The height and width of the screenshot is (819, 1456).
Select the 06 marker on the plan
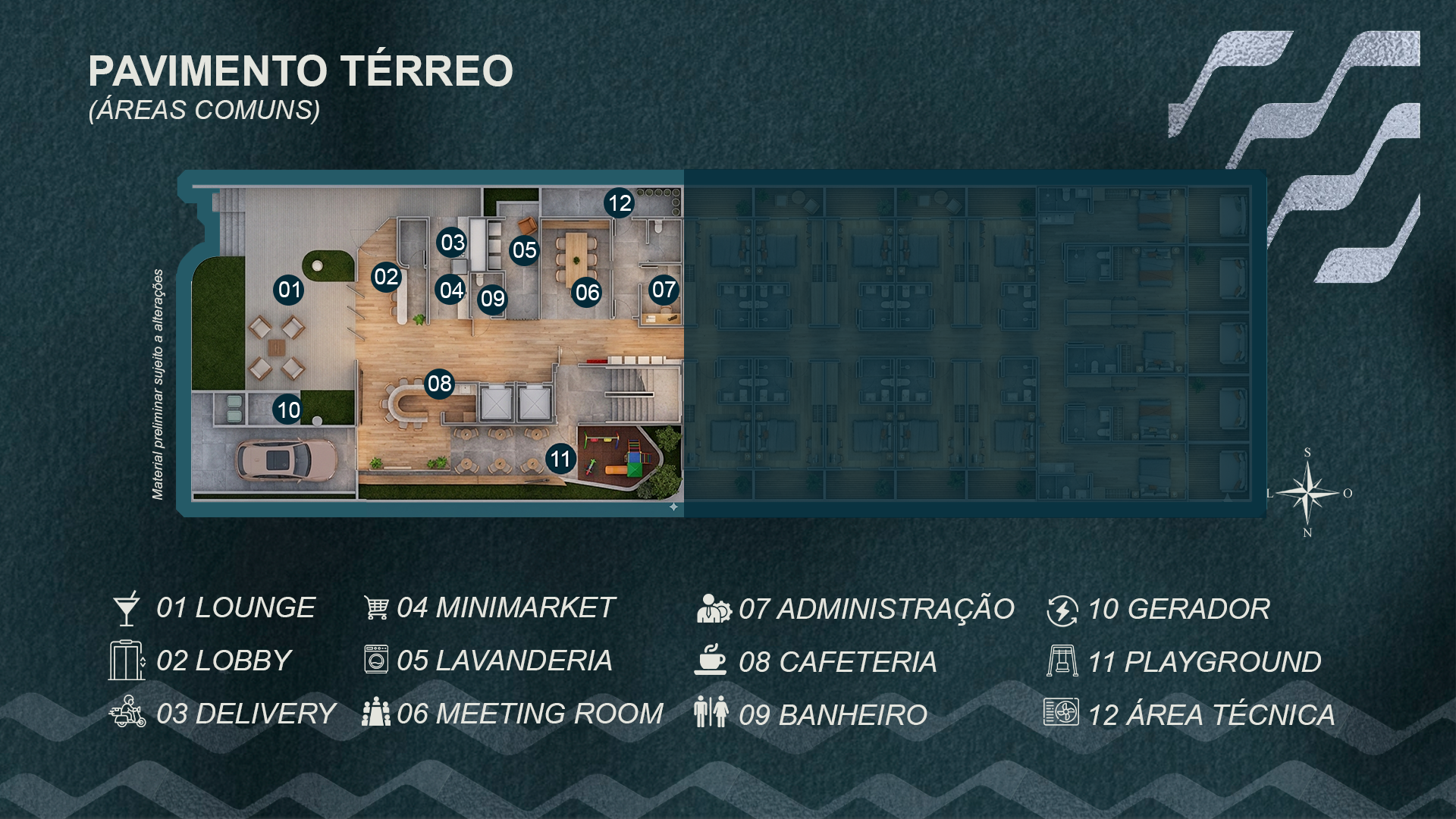587,293
